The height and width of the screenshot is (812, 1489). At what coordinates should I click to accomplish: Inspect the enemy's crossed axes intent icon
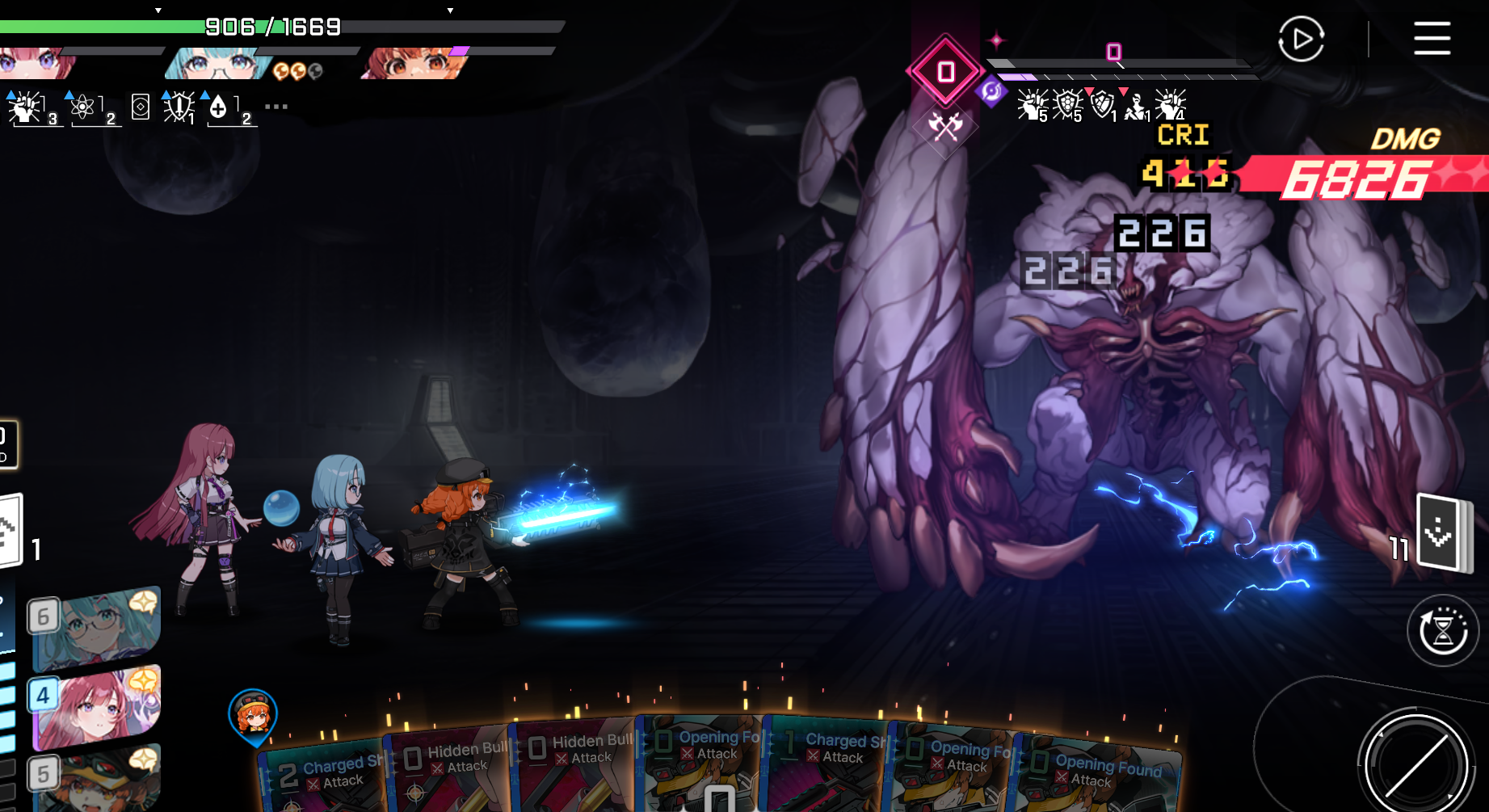(x=945, y=126)
